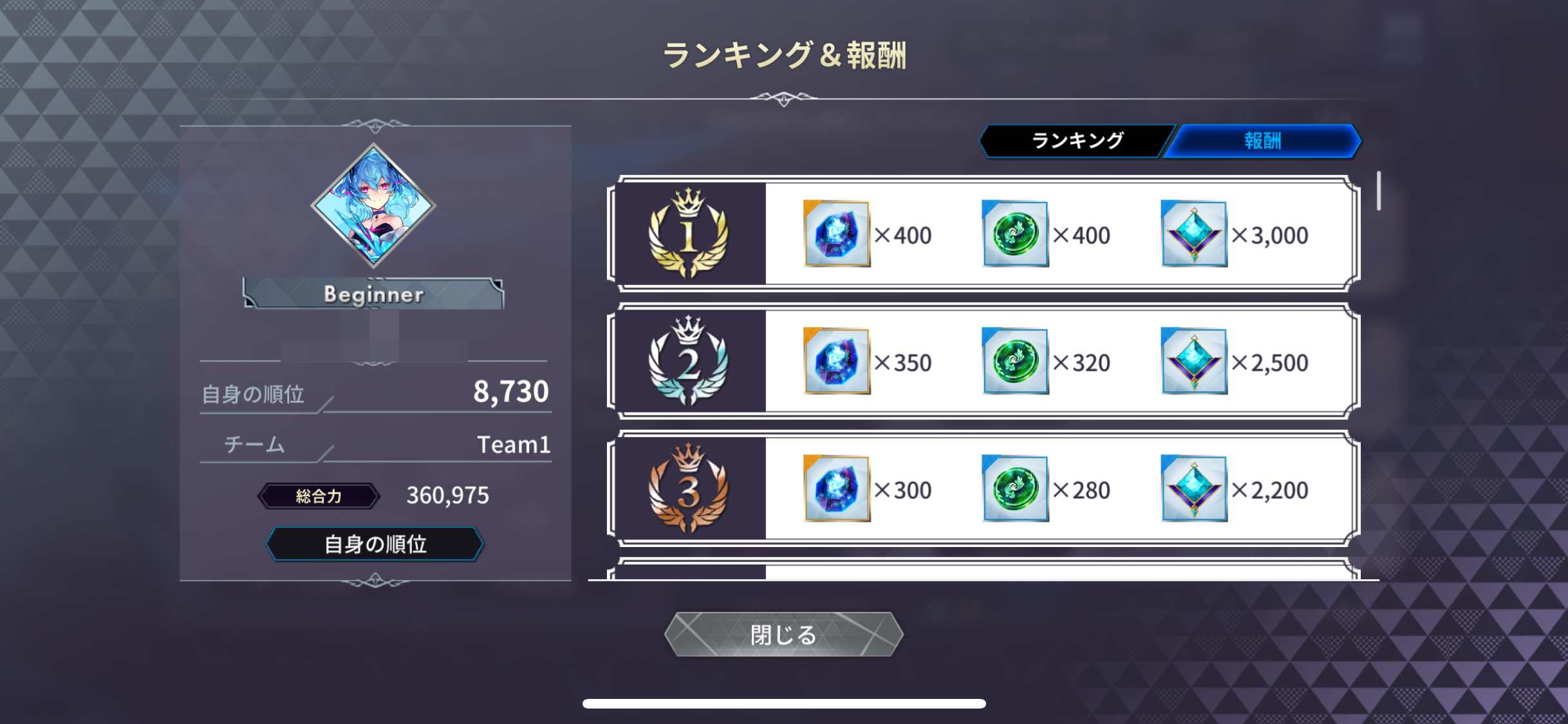Tap the cyan gem reward worth 3,000
The width and height of the screenshot is (1568, 724).
[x=1194, y=235]
